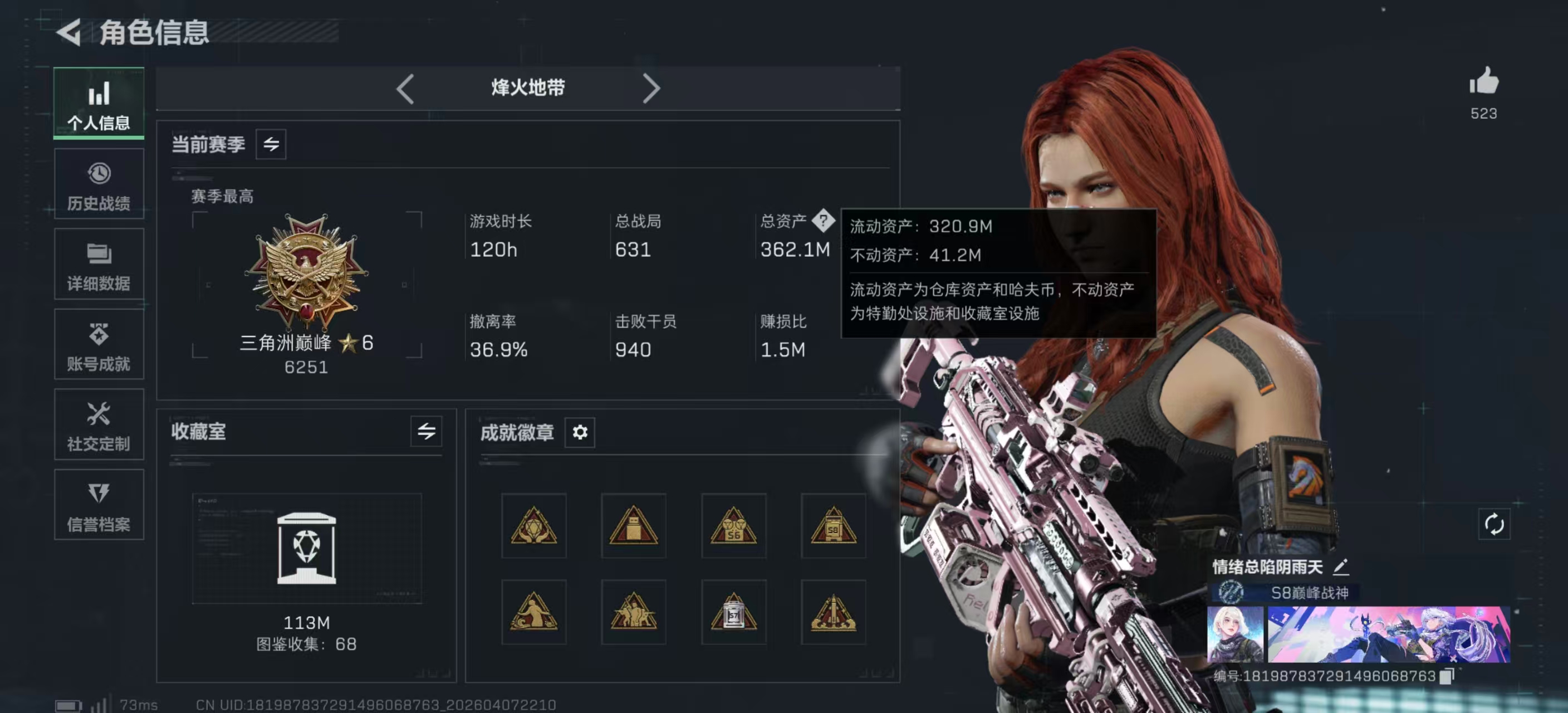Select the 个人信息 tab
1568x713 pixels.
click(x=99, y=104)
